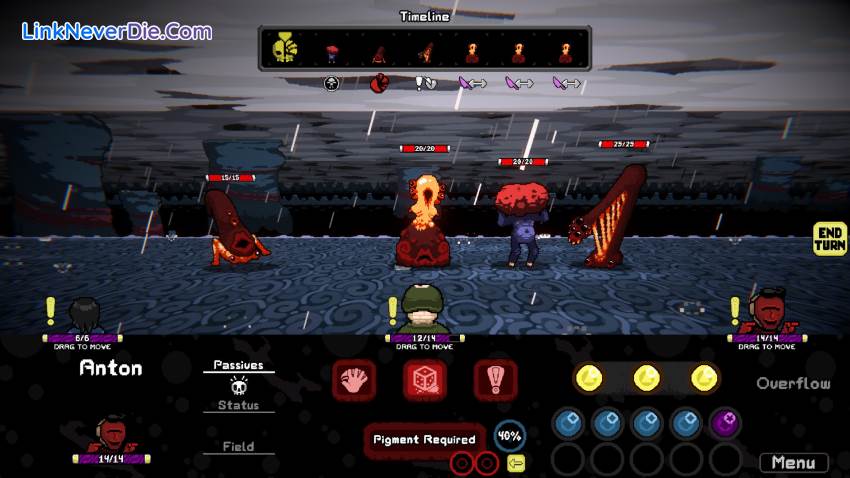Screen dimensions: 850x478
Task: Select the hand slap ability
Action: tap(353, 380)
